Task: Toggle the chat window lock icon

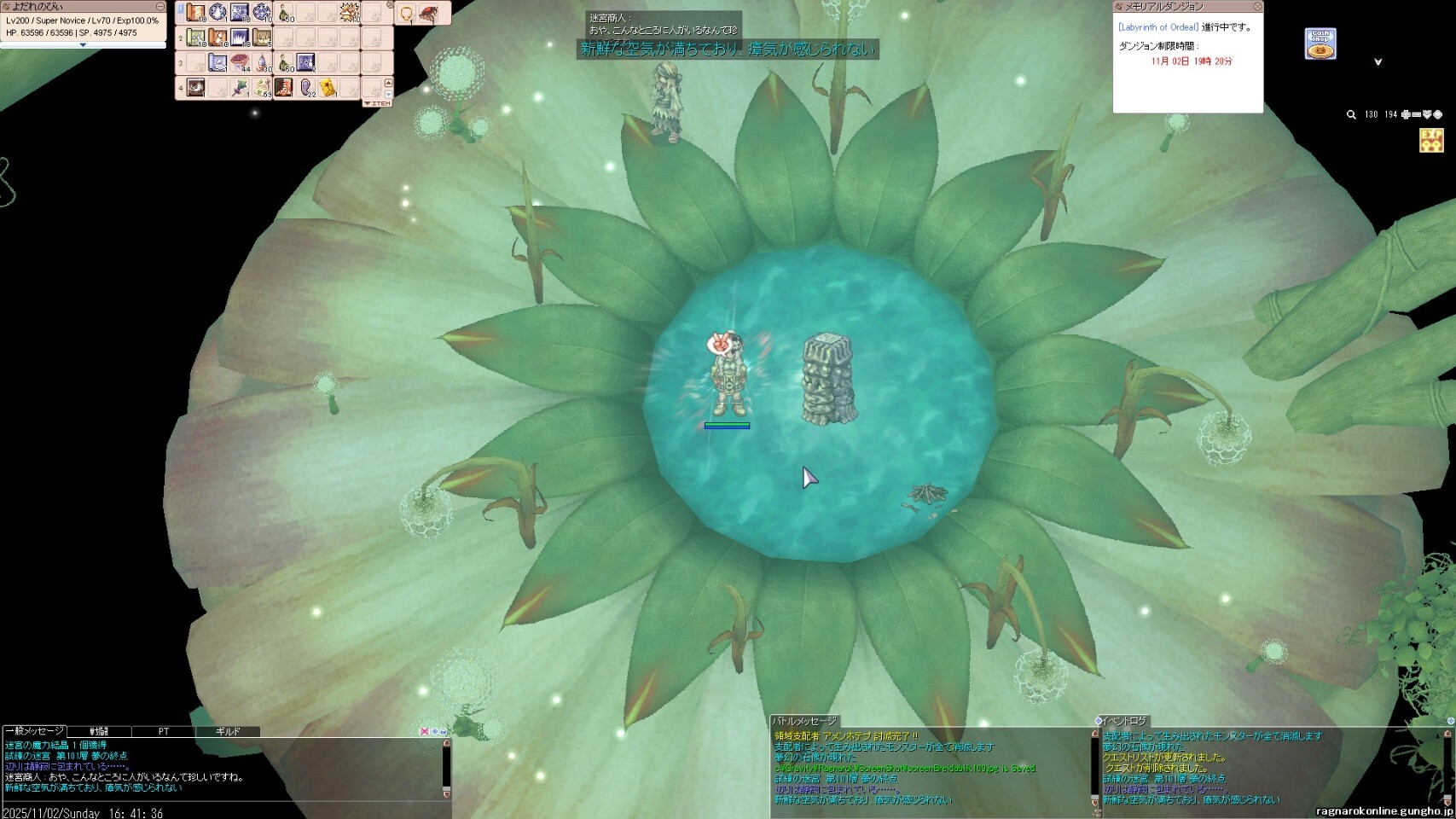Action: point(444,732)
